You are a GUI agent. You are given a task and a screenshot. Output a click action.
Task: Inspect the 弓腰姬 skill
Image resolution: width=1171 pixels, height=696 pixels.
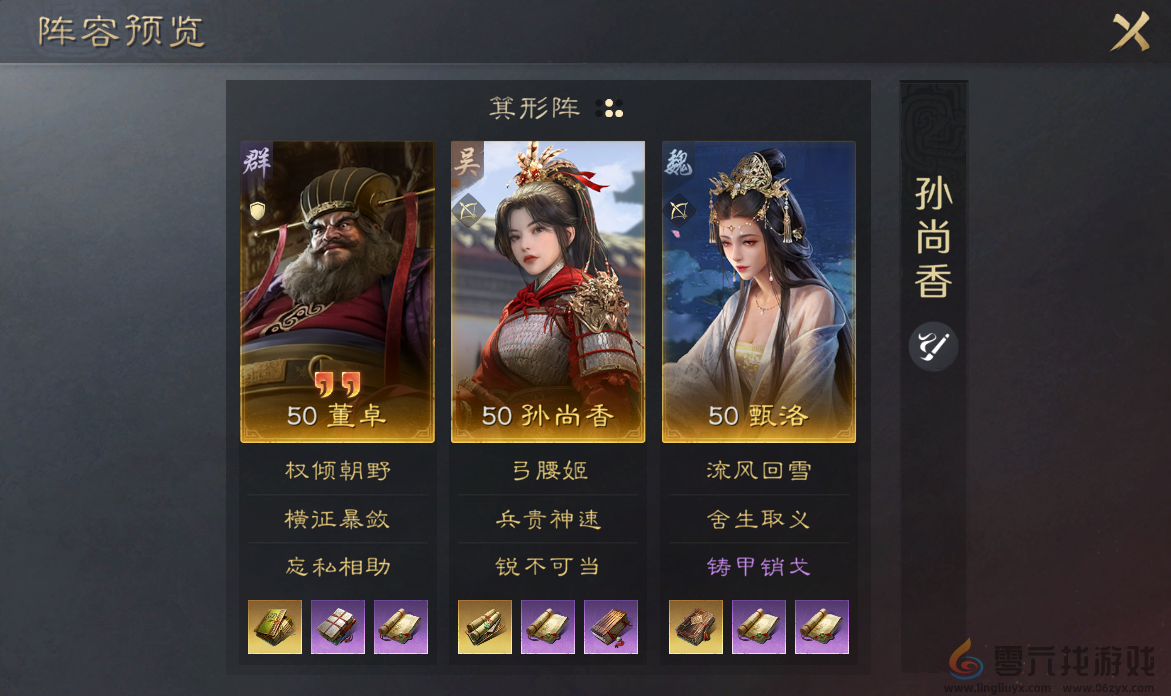[x=548, y=470]
